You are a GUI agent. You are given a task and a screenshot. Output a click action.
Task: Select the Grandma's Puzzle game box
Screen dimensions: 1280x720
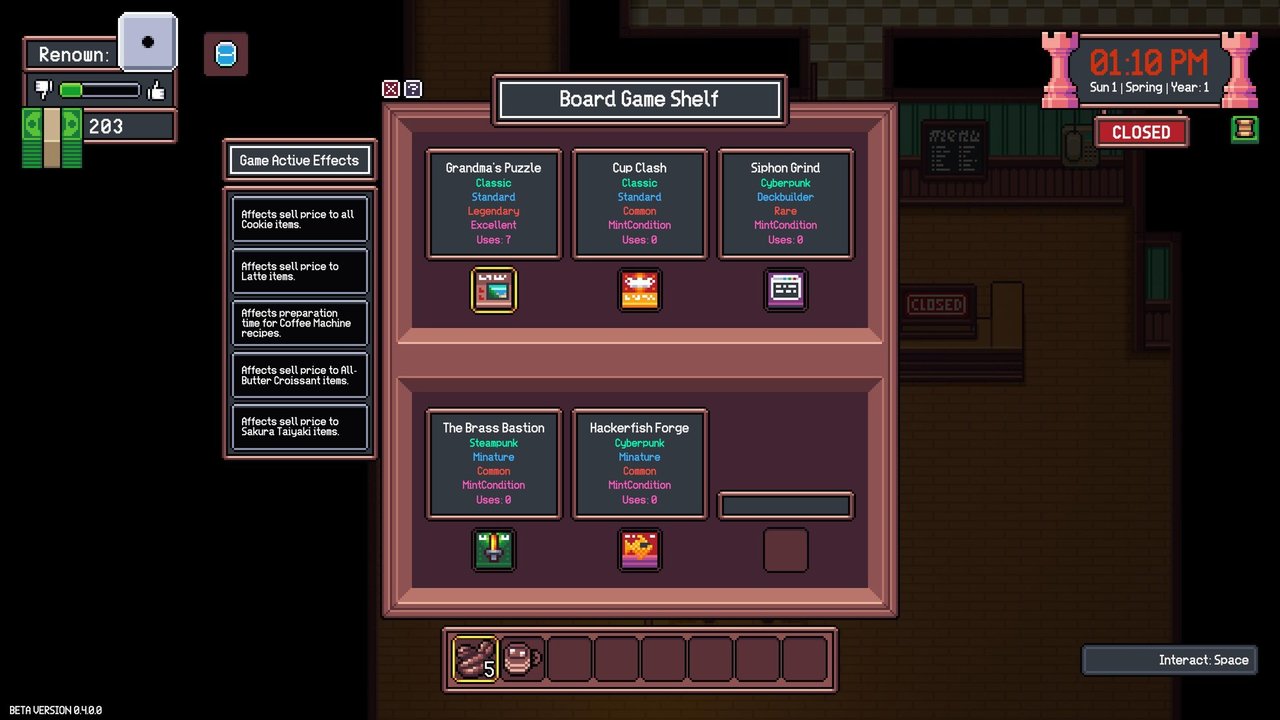494,290
